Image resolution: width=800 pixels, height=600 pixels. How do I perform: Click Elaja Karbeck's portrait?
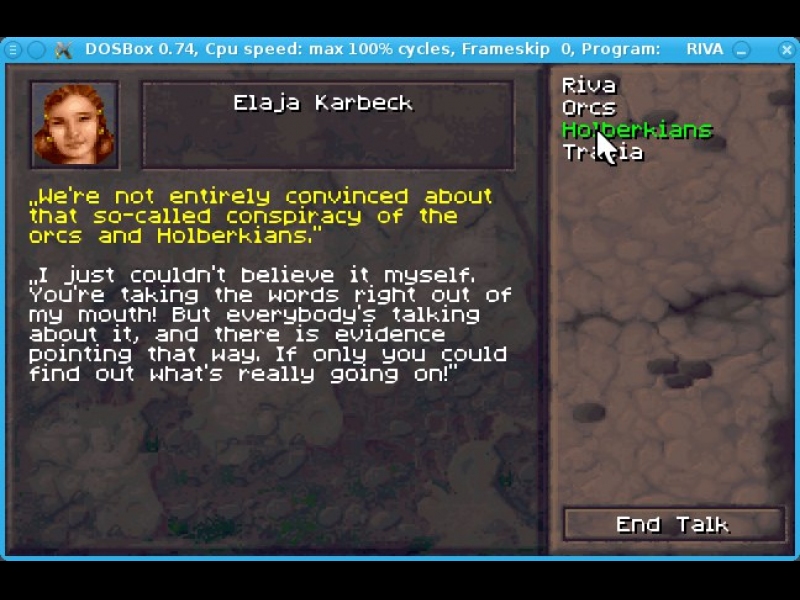click(75, 124)
